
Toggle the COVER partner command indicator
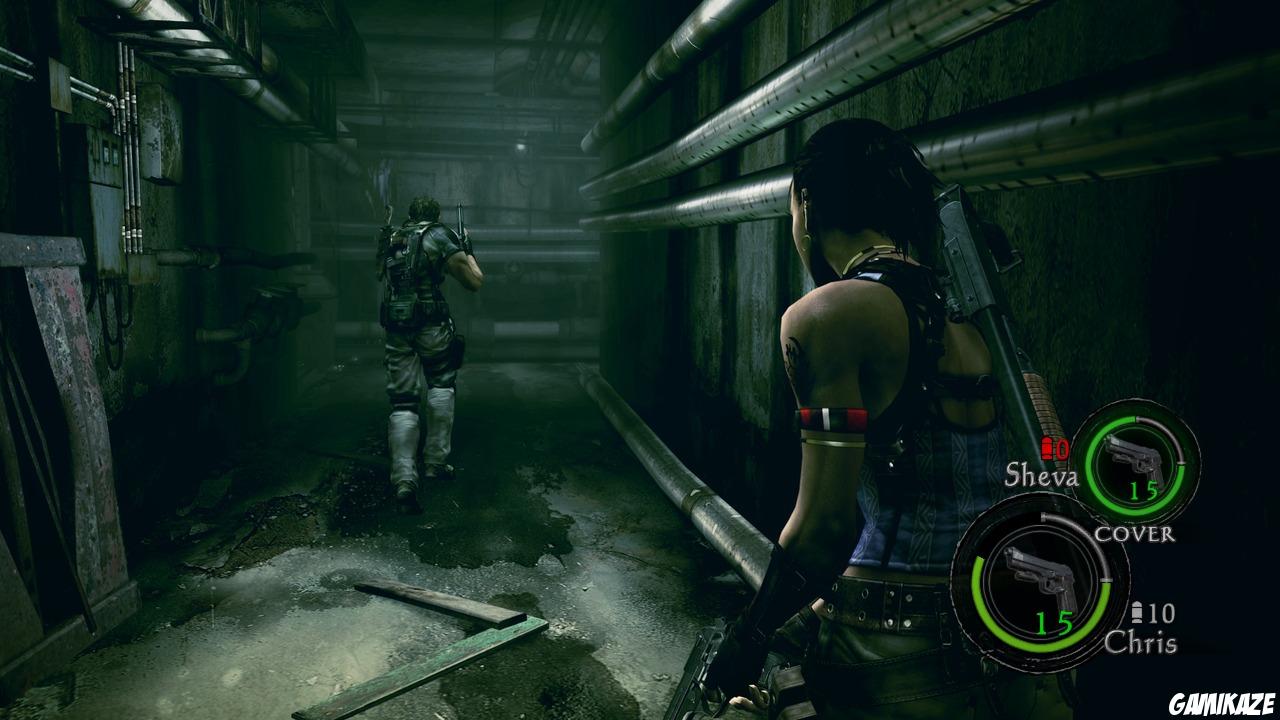1135,535
